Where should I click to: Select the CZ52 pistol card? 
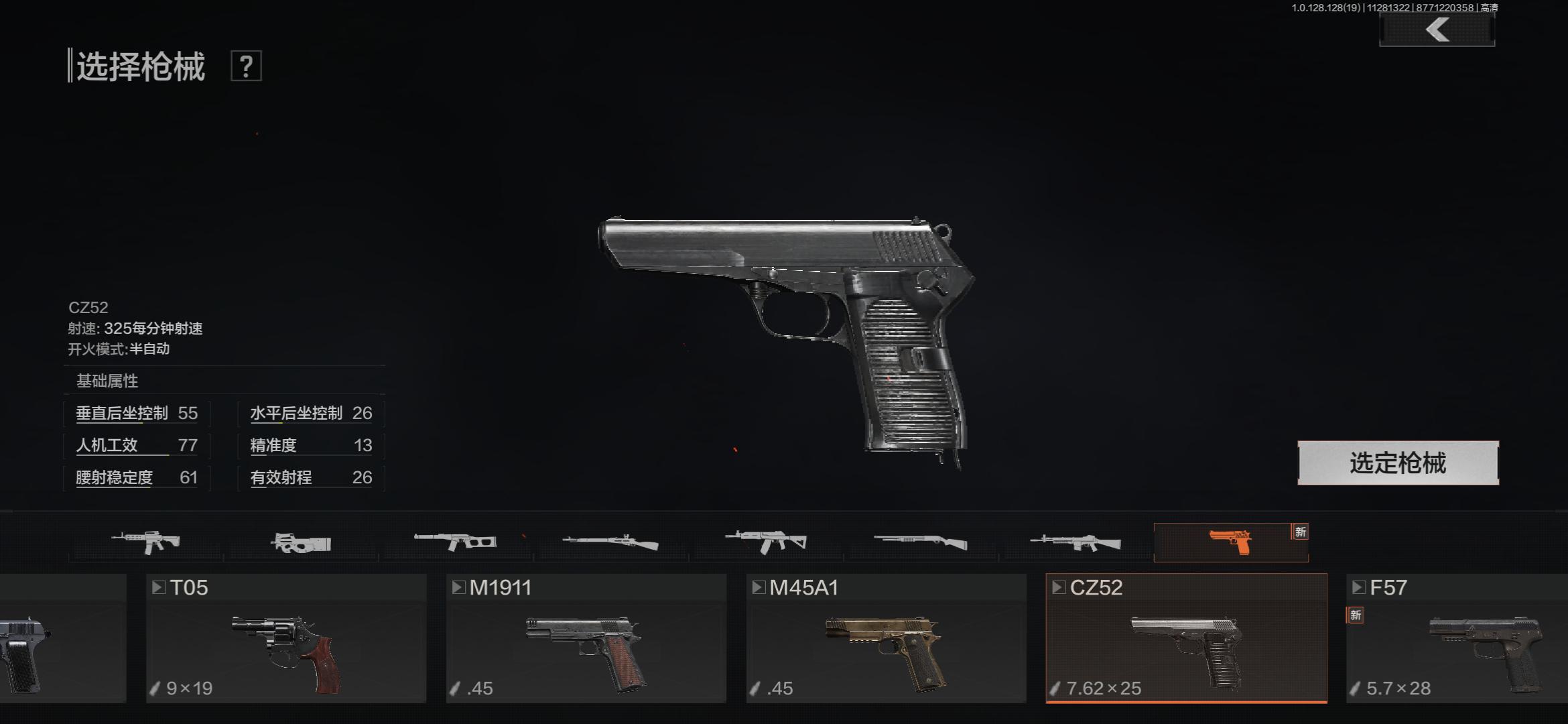point(1186,638)
